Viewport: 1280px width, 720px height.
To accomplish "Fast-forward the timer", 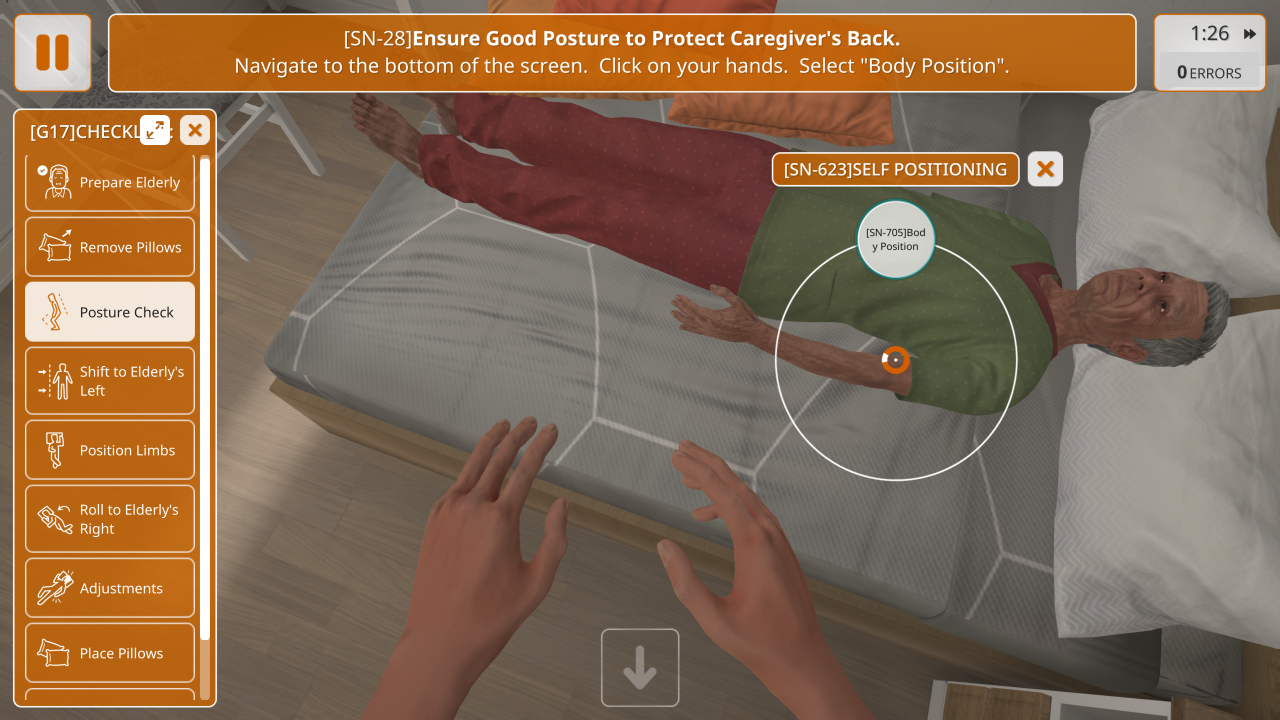I will point(1250,34).
